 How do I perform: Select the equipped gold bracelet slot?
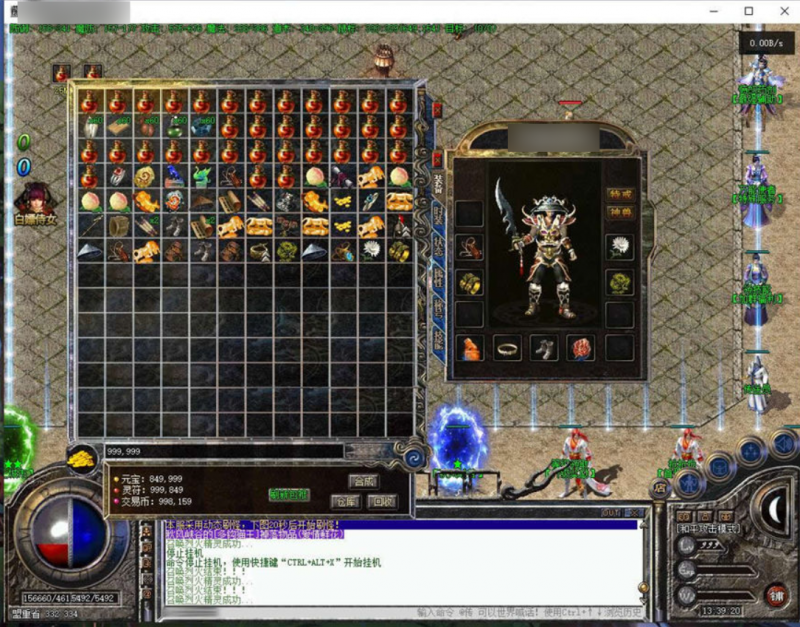tap(470, 282)
